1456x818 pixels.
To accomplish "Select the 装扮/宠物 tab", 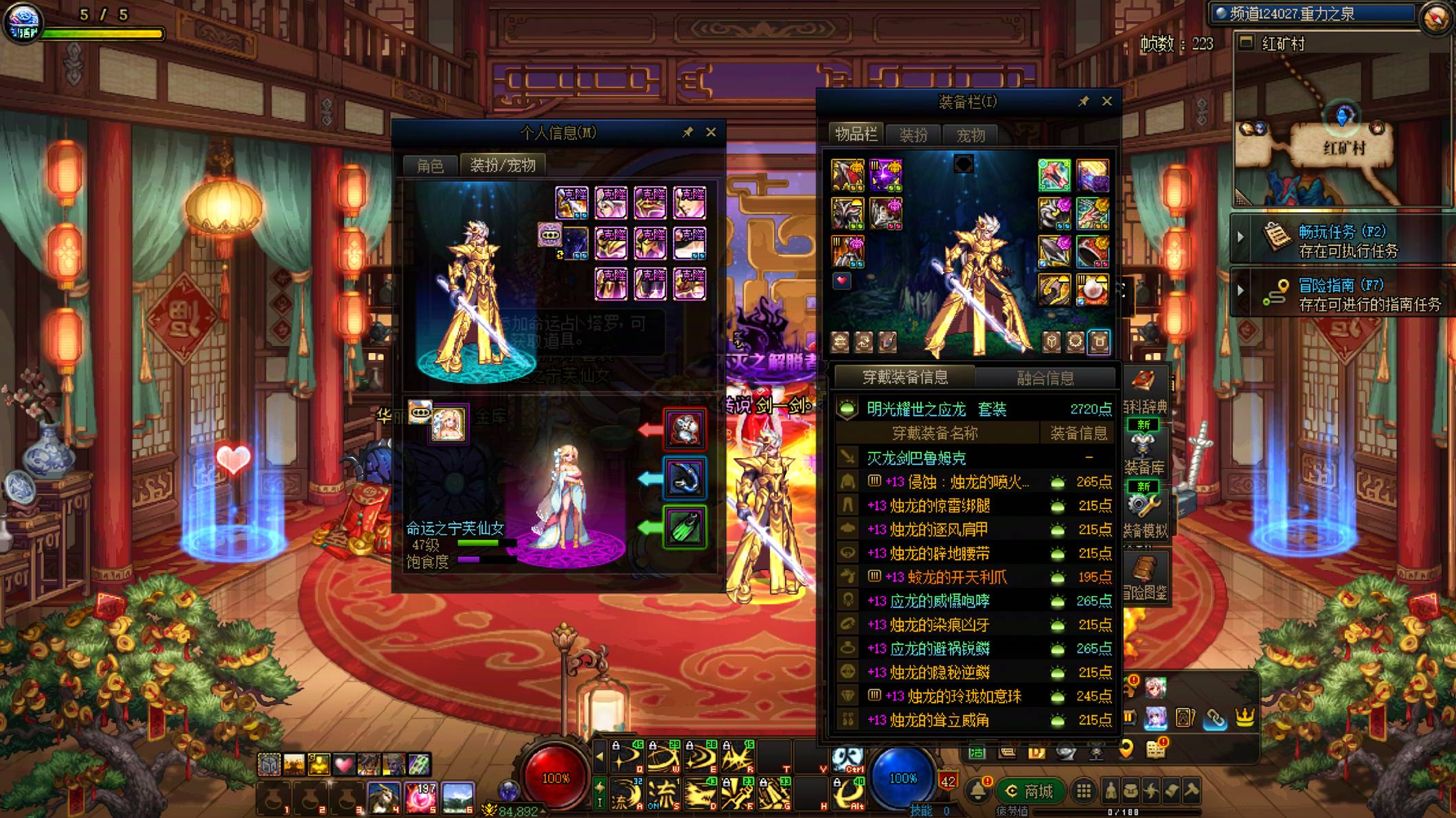I will (x=502, y=166).
